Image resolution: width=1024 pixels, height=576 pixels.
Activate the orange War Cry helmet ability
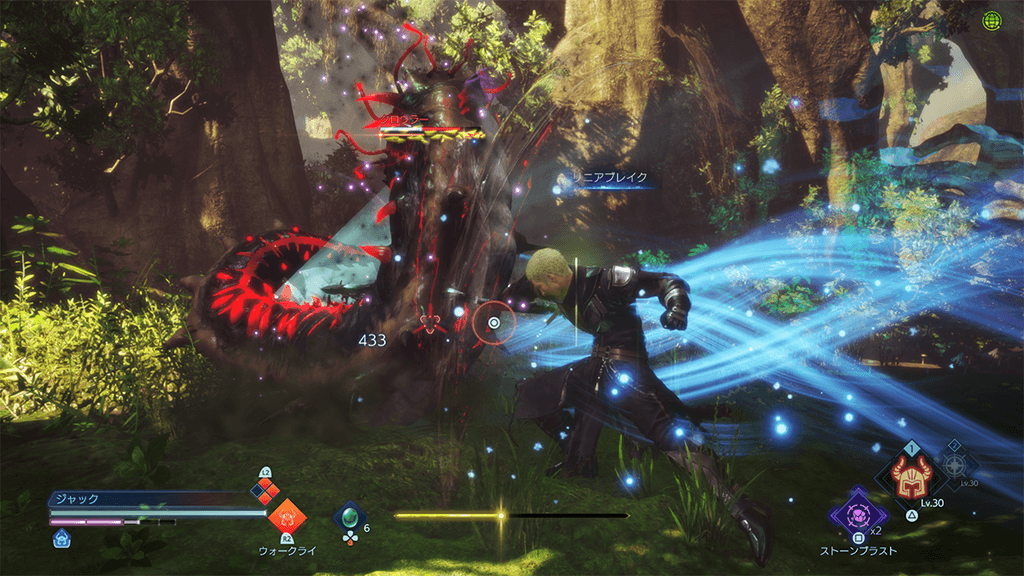click(x=287, y=517)
